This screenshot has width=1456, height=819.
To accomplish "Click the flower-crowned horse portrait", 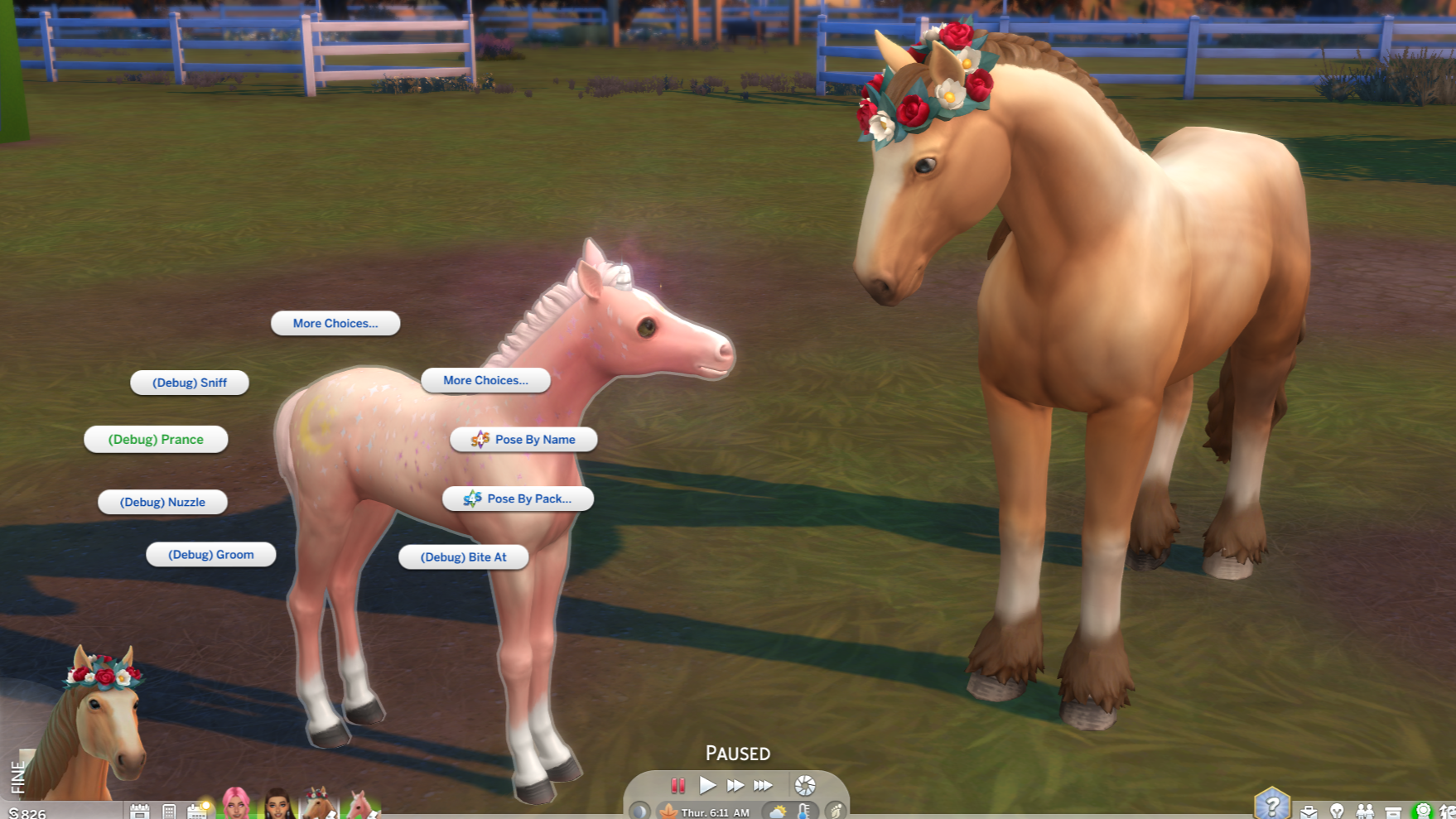I will (x=316, y=807).
